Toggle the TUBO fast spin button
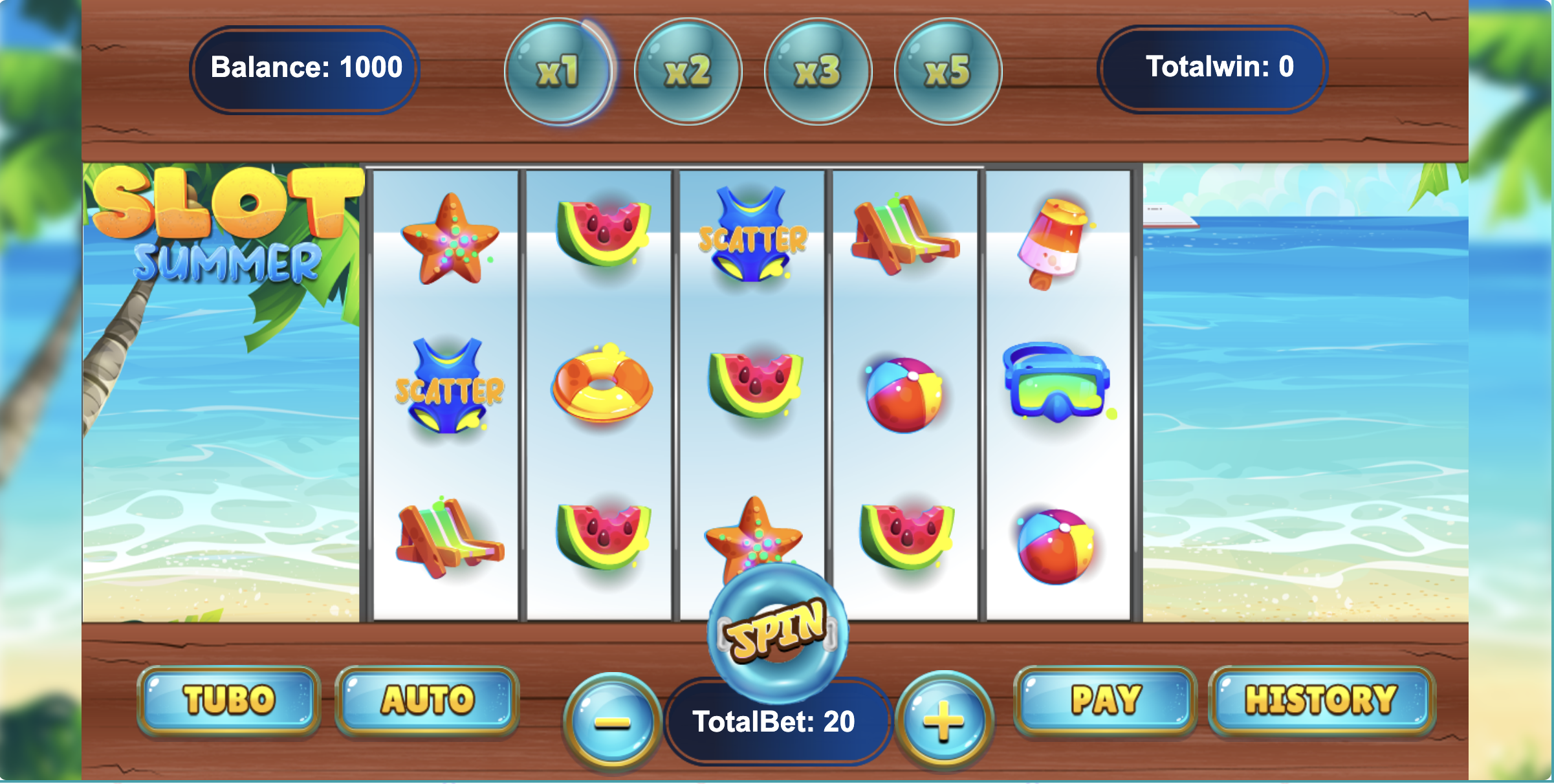The height and width of the screenshot is (784, 1554). point(229,701)
